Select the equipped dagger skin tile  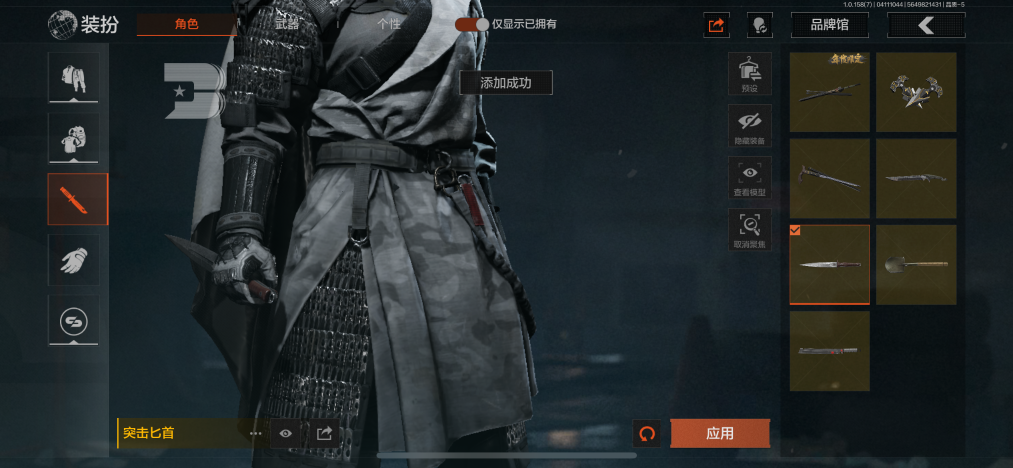point(829,265)
